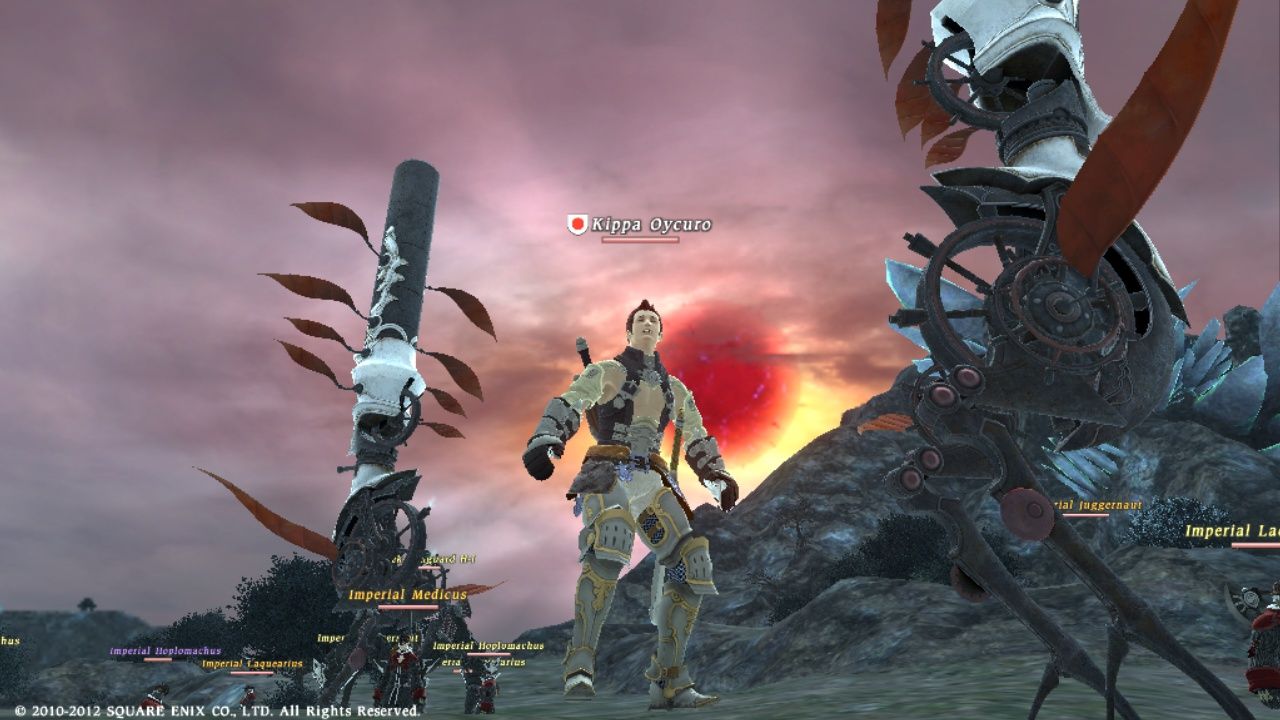Select the Kippa Oycuro nameplate
The width and height of the screenshot is (1280, 720).
(x=650, y=225)
